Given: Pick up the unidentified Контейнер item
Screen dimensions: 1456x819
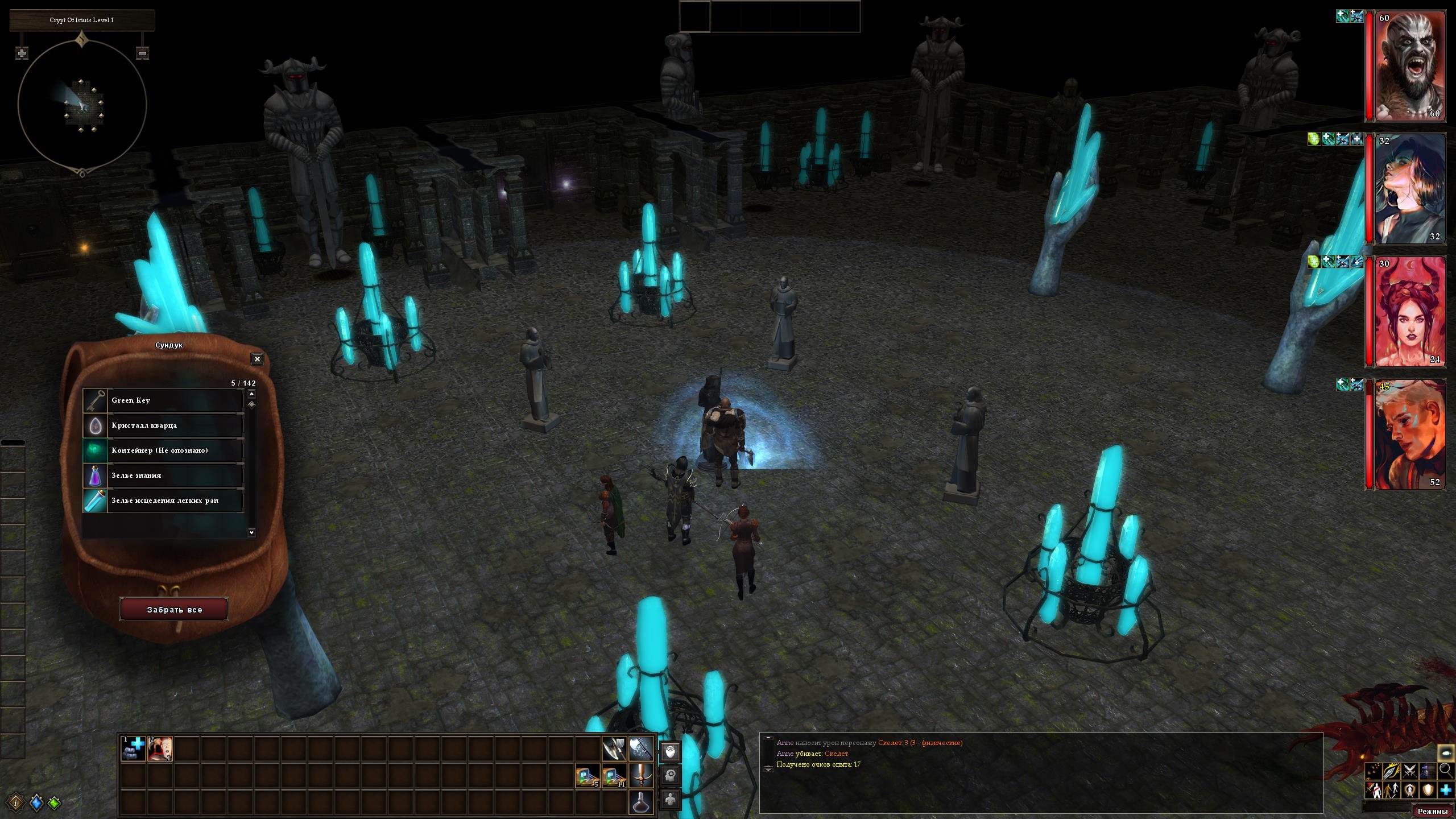Looking at the screenshot, I should coord(164,450).
